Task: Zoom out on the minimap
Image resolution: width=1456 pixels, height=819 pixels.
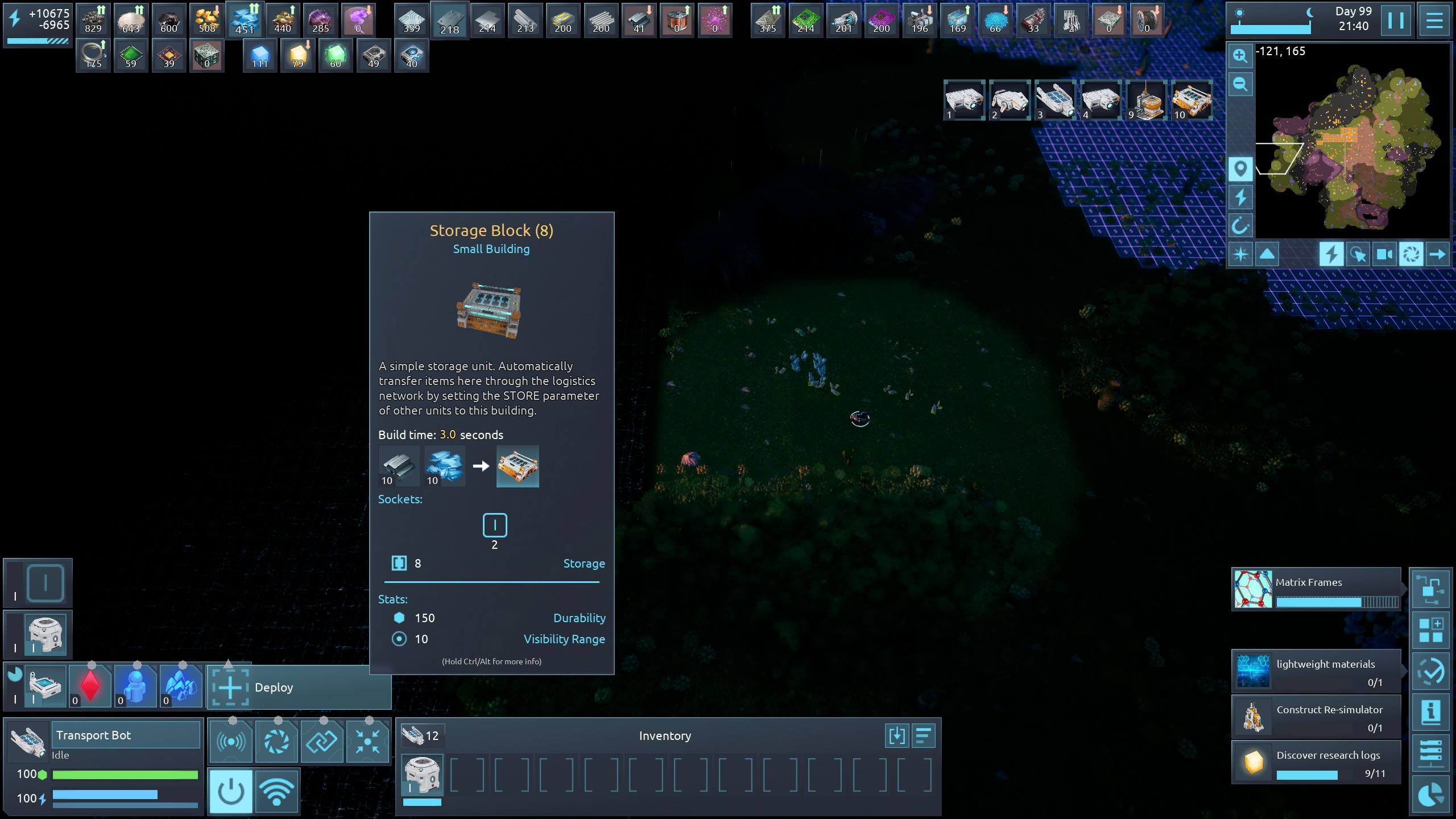Action: click(x=1240, y=85)
